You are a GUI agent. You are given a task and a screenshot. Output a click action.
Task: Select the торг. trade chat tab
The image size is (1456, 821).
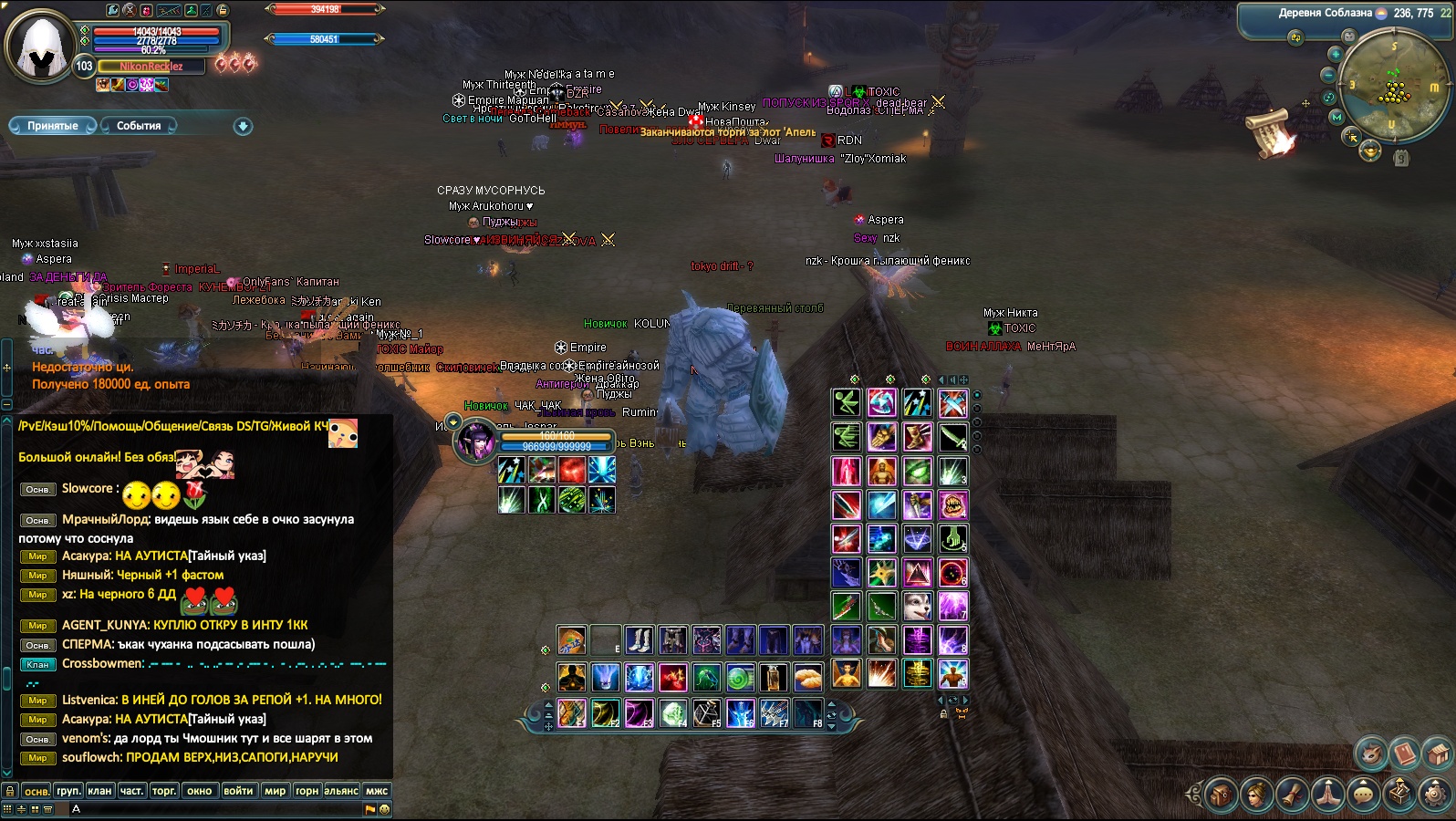click(x=164, y=791)
